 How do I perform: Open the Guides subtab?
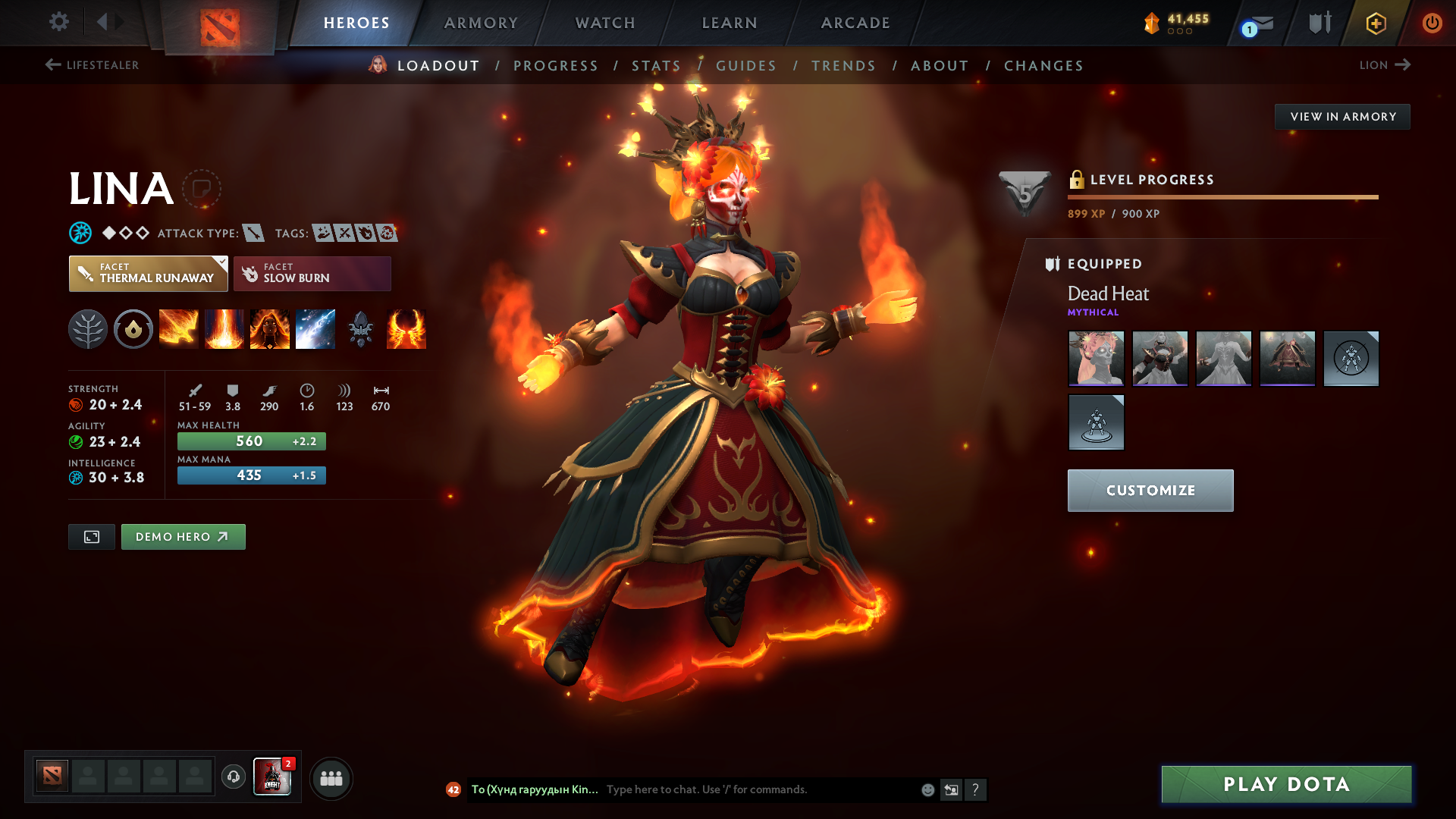pyautogui.click(x=746, y=66)
